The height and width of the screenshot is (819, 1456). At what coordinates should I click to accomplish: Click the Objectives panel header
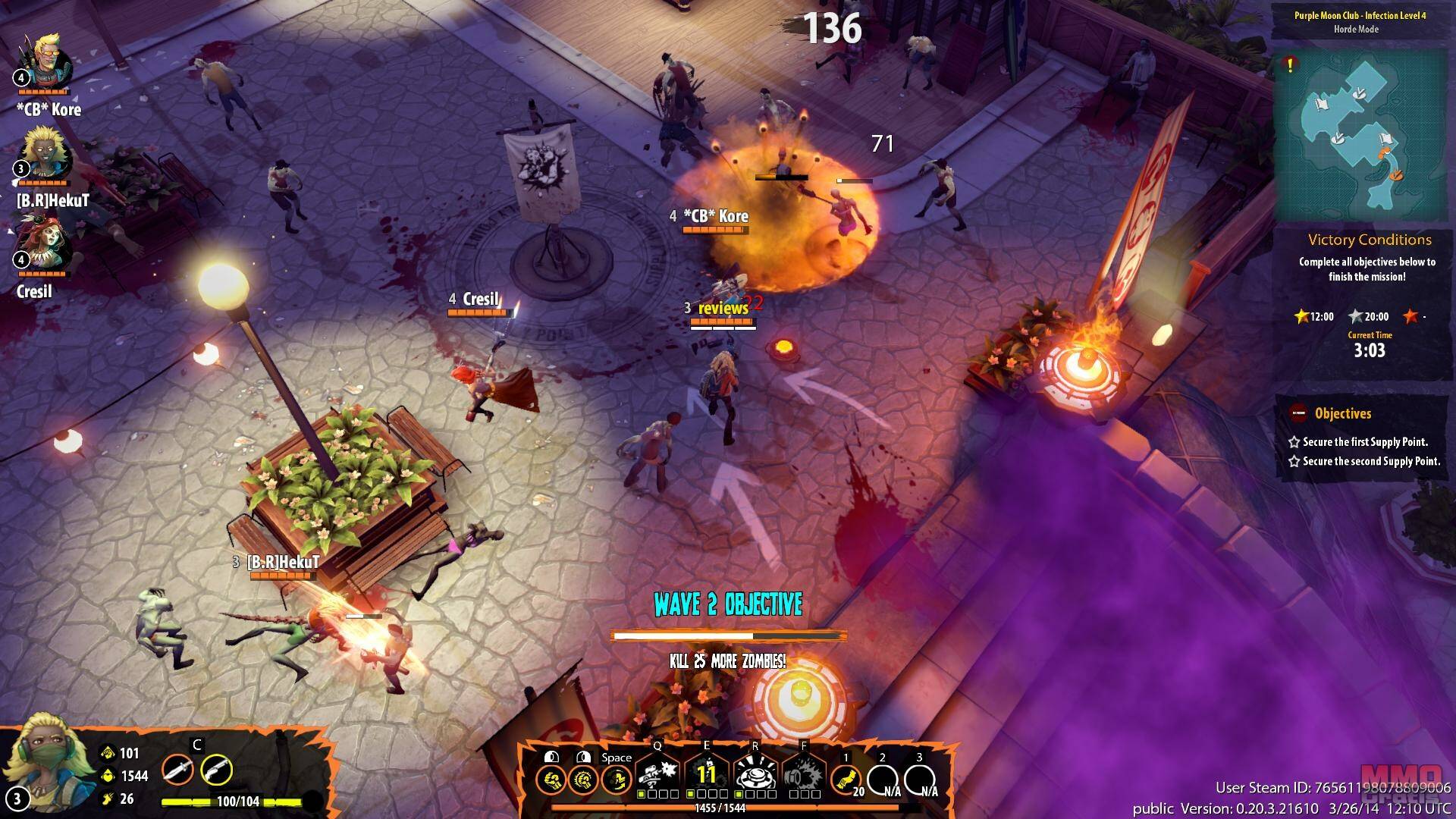coord(1342,414)
